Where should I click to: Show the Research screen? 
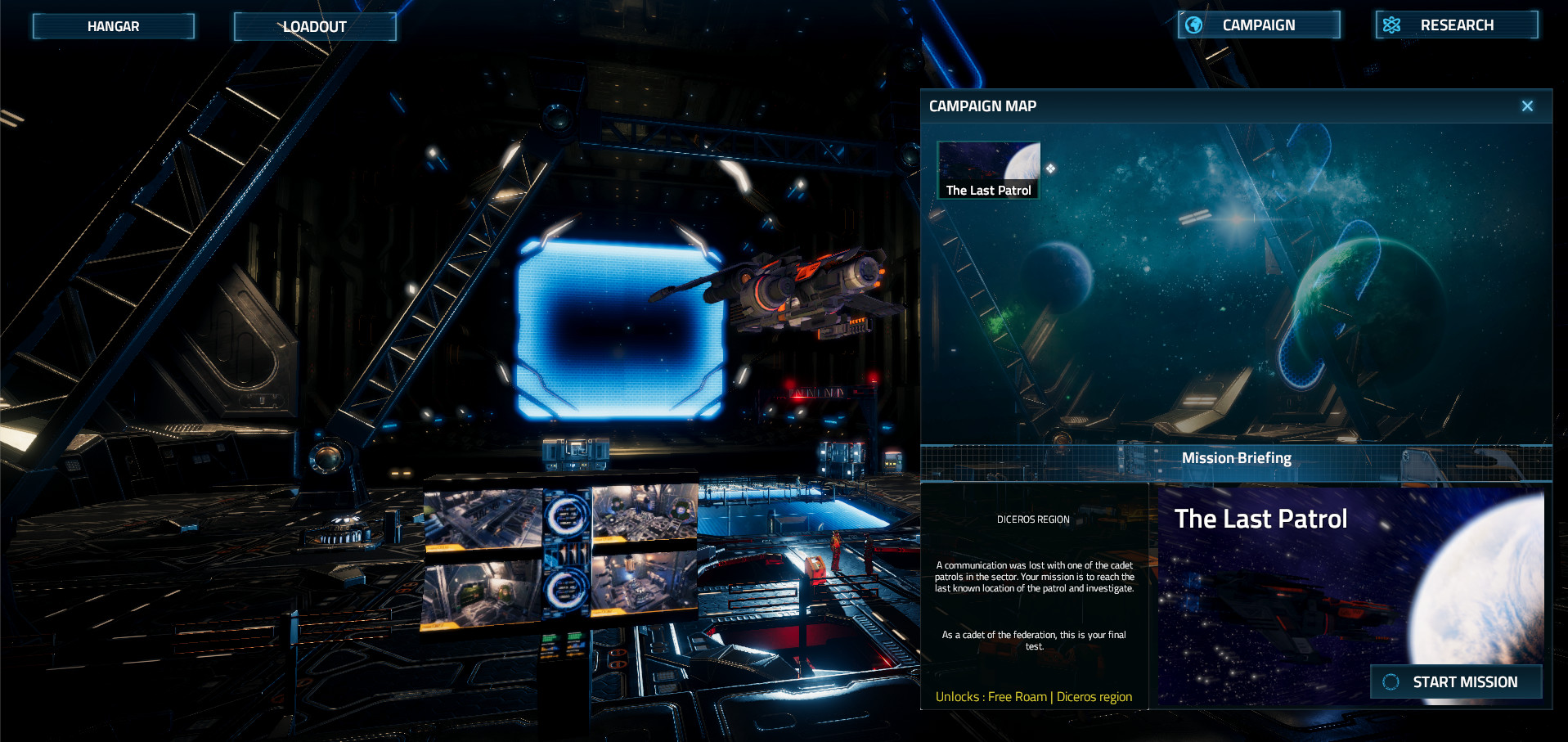(x=1456, y=25)
